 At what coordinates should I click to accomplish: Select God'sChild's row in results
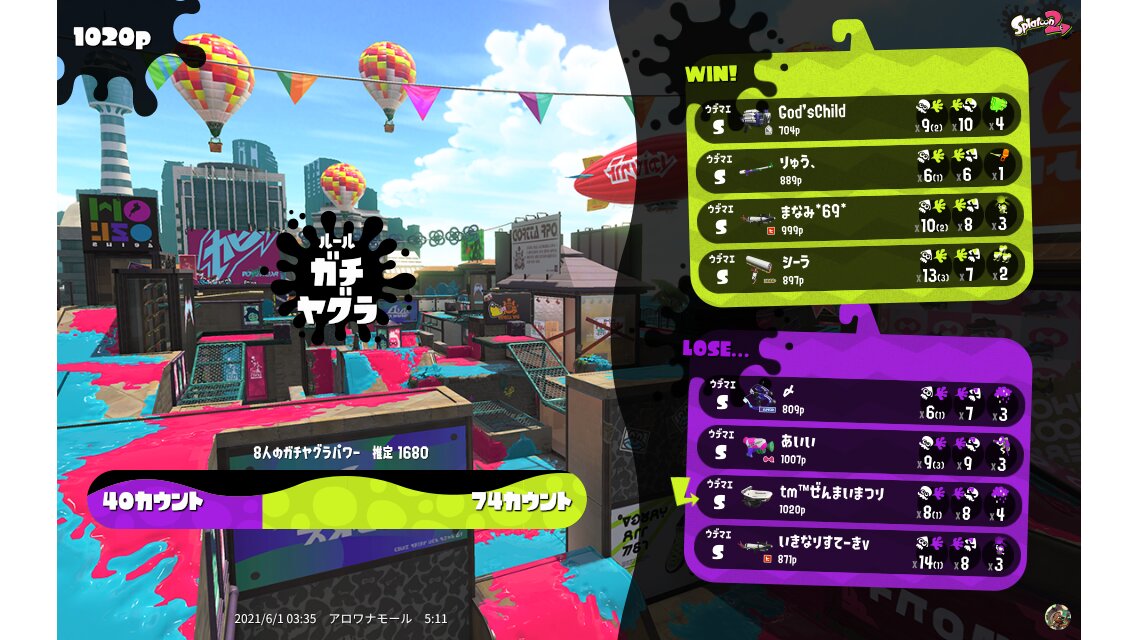click(860, 116)
